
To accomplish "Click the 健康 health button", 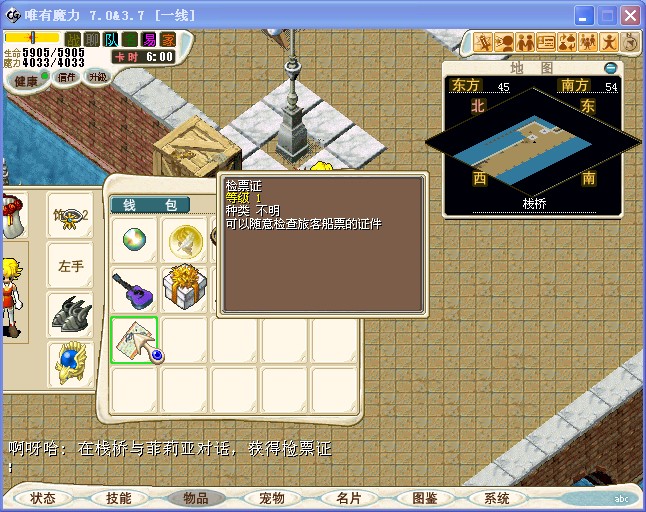I will [x=27, y=81].
